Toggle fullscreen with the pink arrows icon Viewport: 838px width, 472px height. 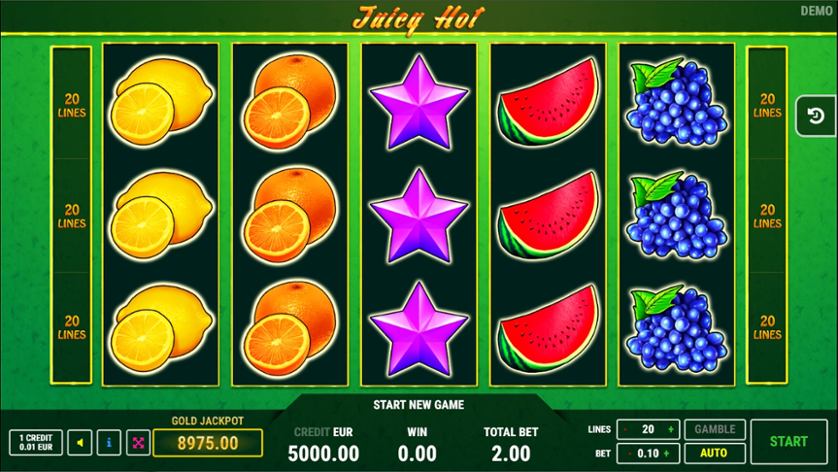pos(137,442)
